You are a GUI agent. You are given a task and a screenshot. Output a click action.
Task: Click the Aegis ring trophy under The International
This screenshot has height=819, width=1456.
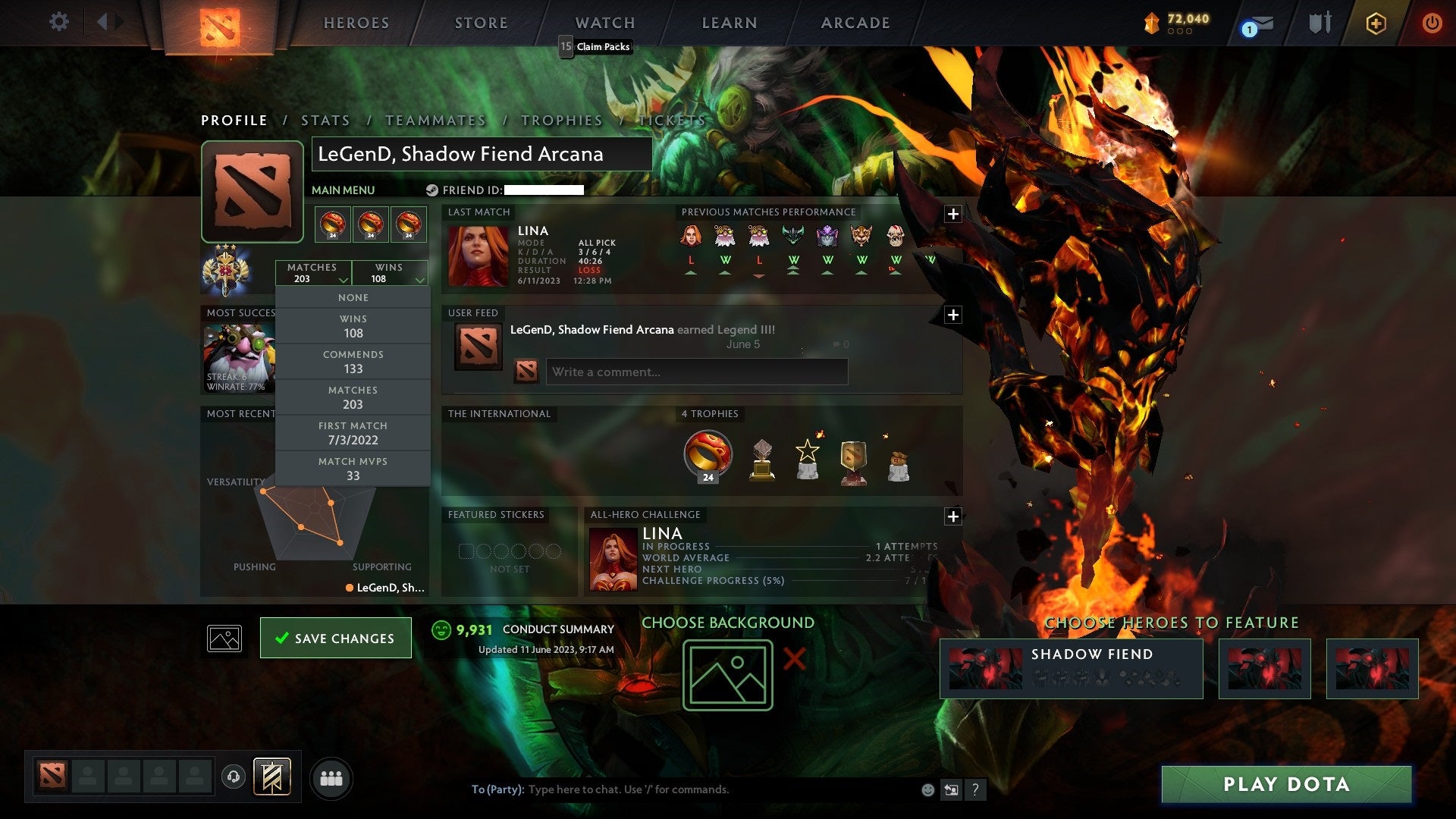coord(708,454)
